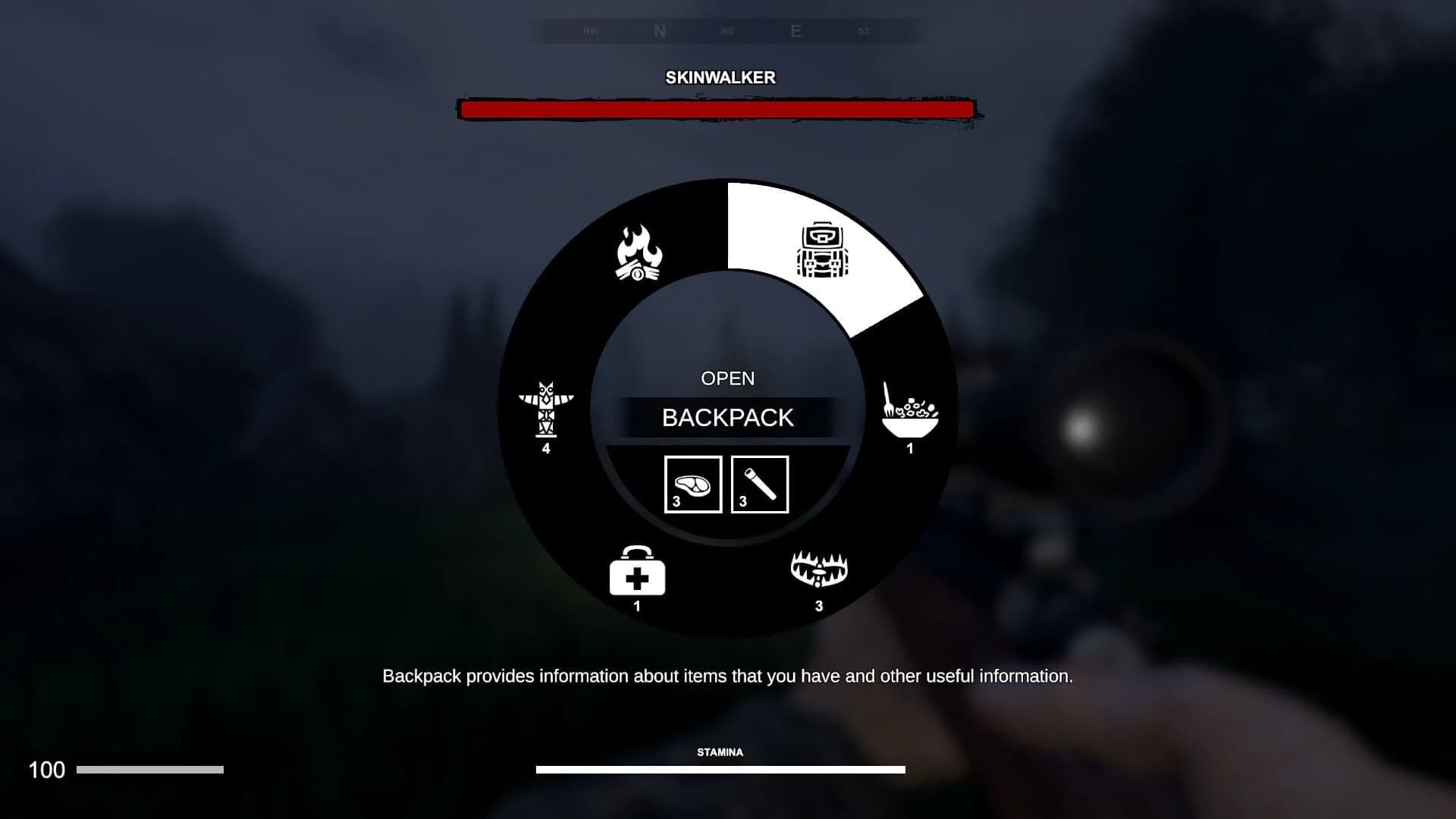Click the owl figure atop the Totem icon
The width and height of the screenshot is (1456, 819).
(x=548, y=388)
